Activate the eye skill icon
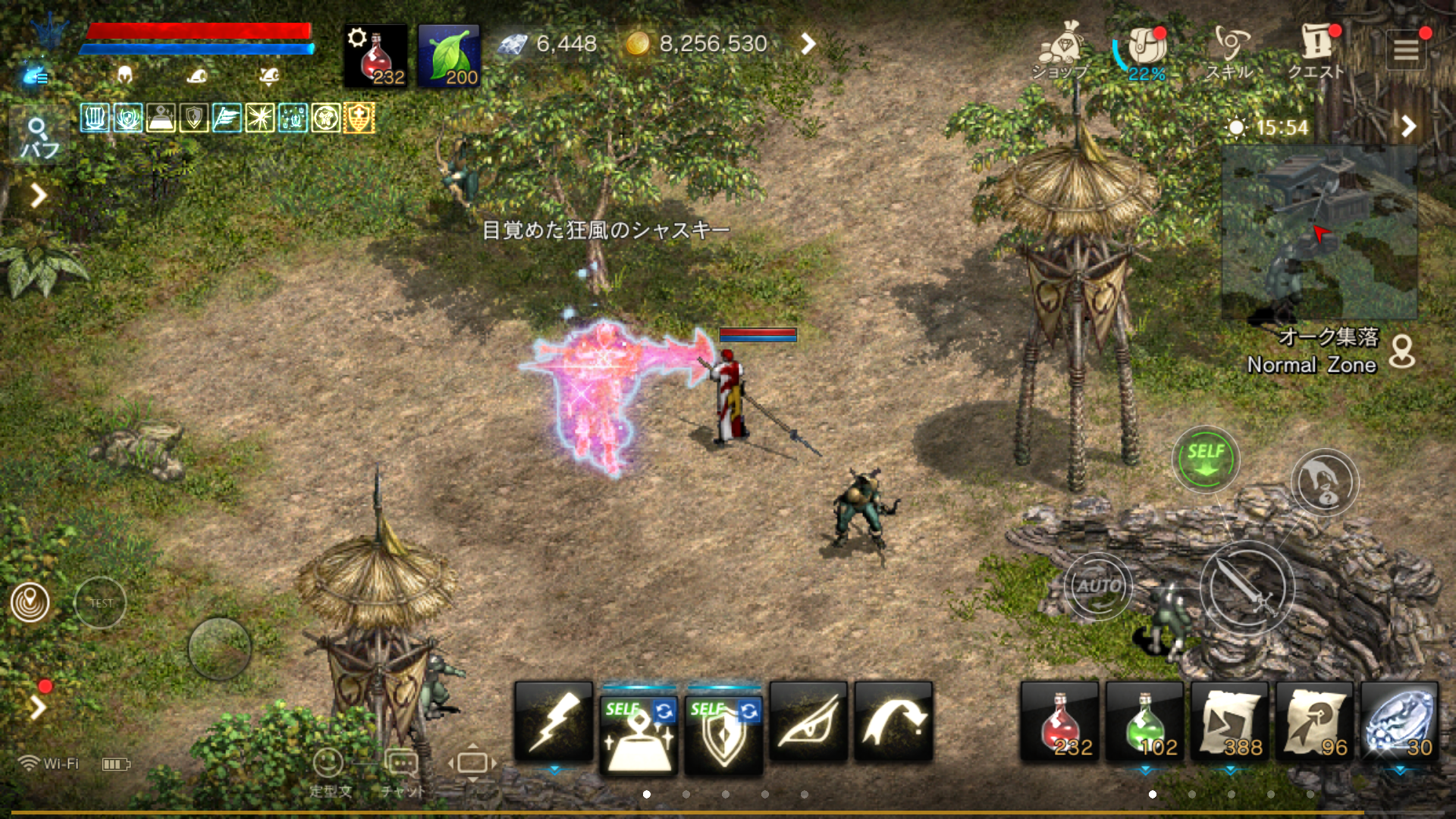The height and width of the screenshot is (819, 1456). (808, 722)
